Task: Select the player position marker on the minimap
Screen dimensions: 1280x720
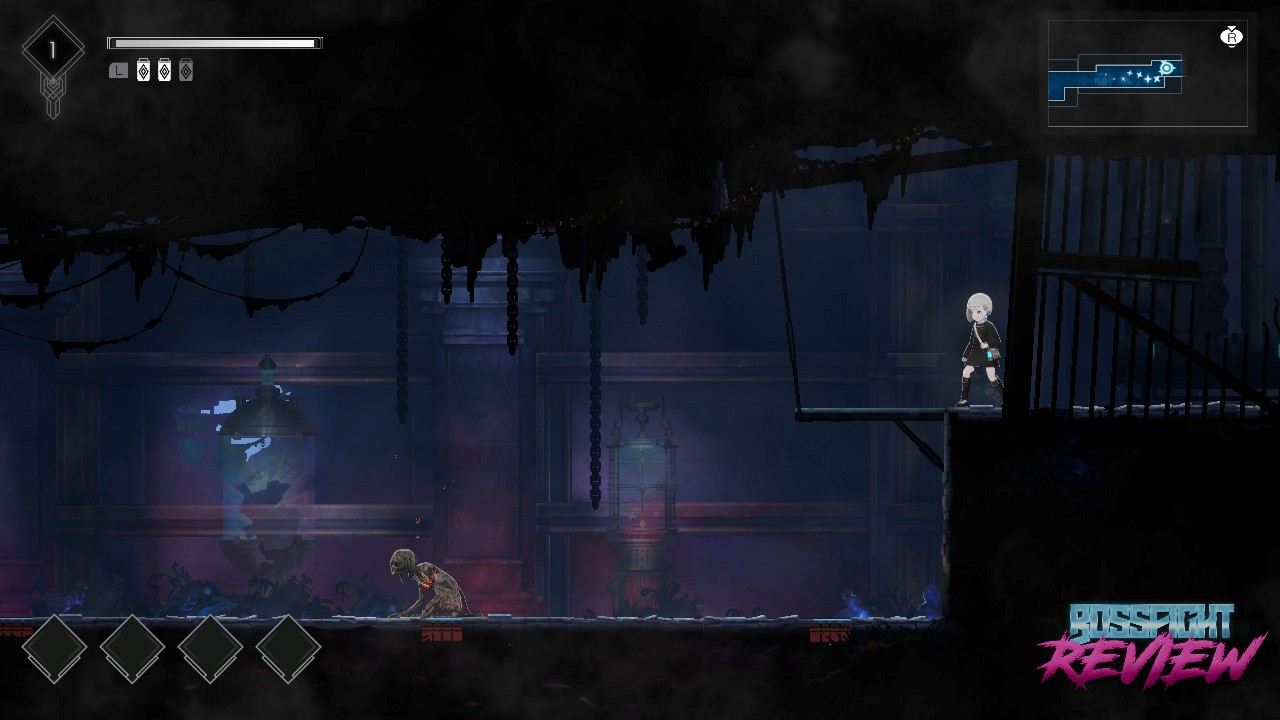Action: click(x=1166, y=68)
